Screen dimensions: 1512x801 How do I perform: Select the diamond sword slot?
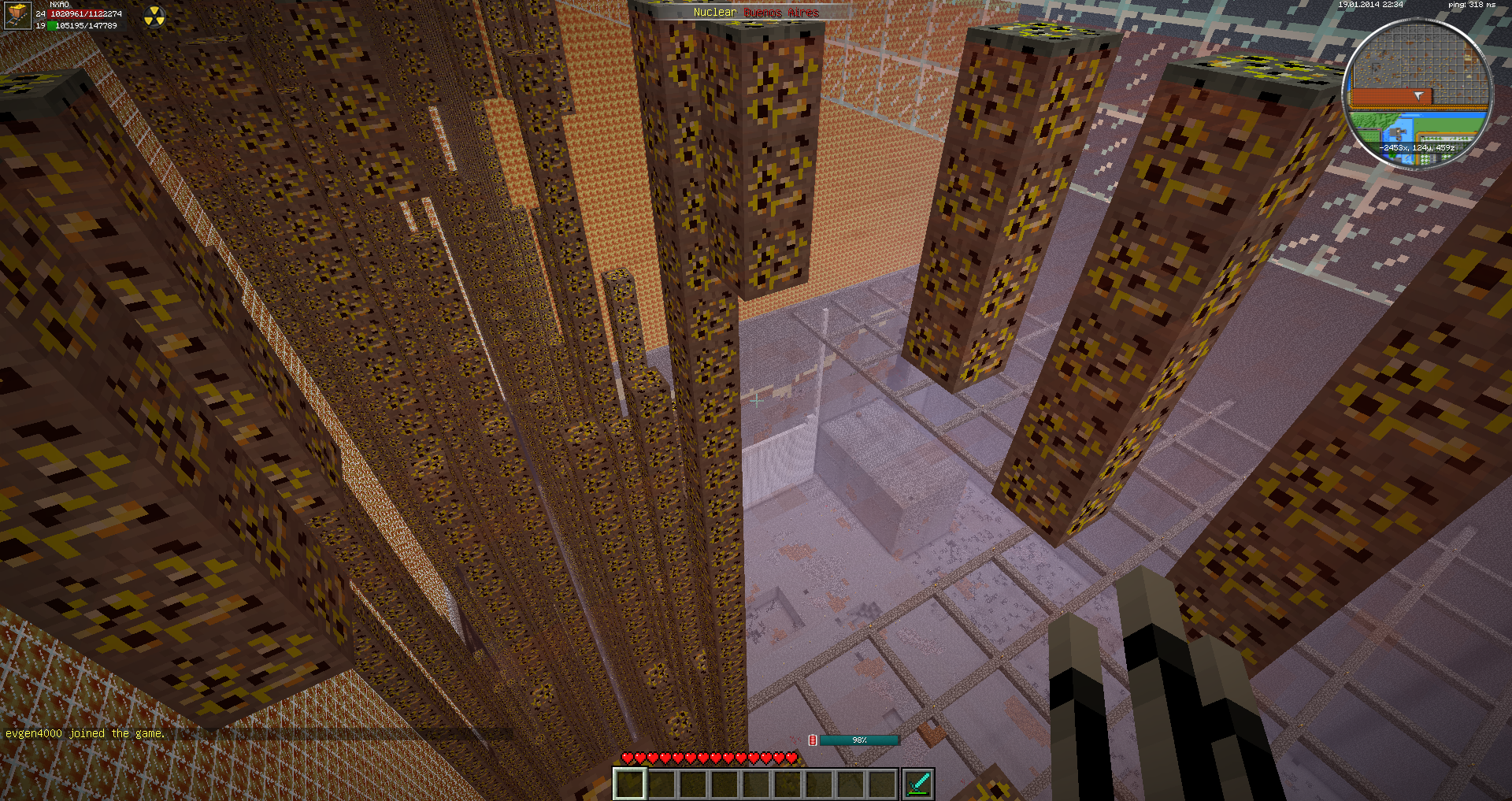tap(918, 784)
